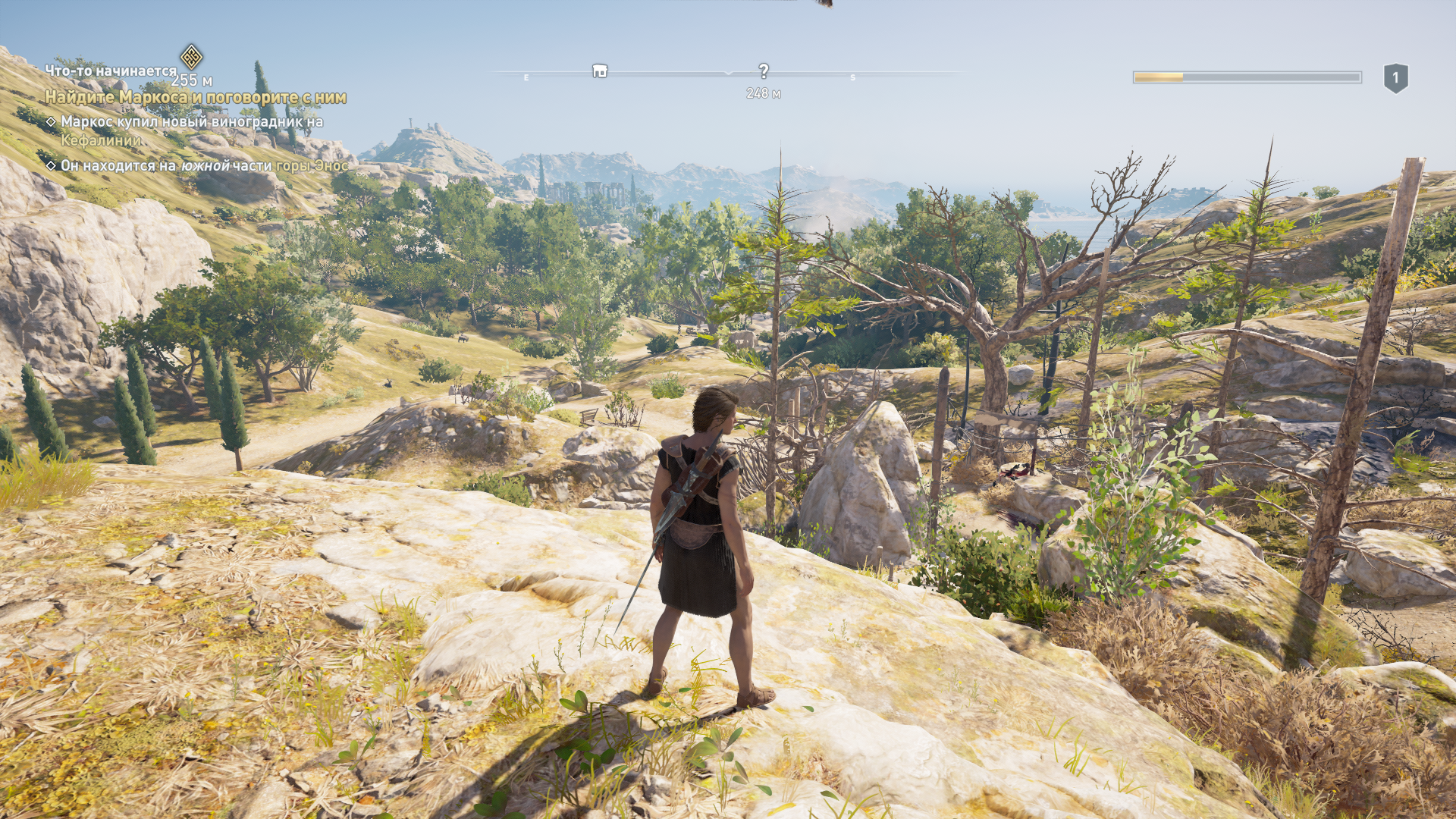The height and width of the screenshot is (819, 1456).
Task: Click the building marker on the compass
Action: (600, 71)
